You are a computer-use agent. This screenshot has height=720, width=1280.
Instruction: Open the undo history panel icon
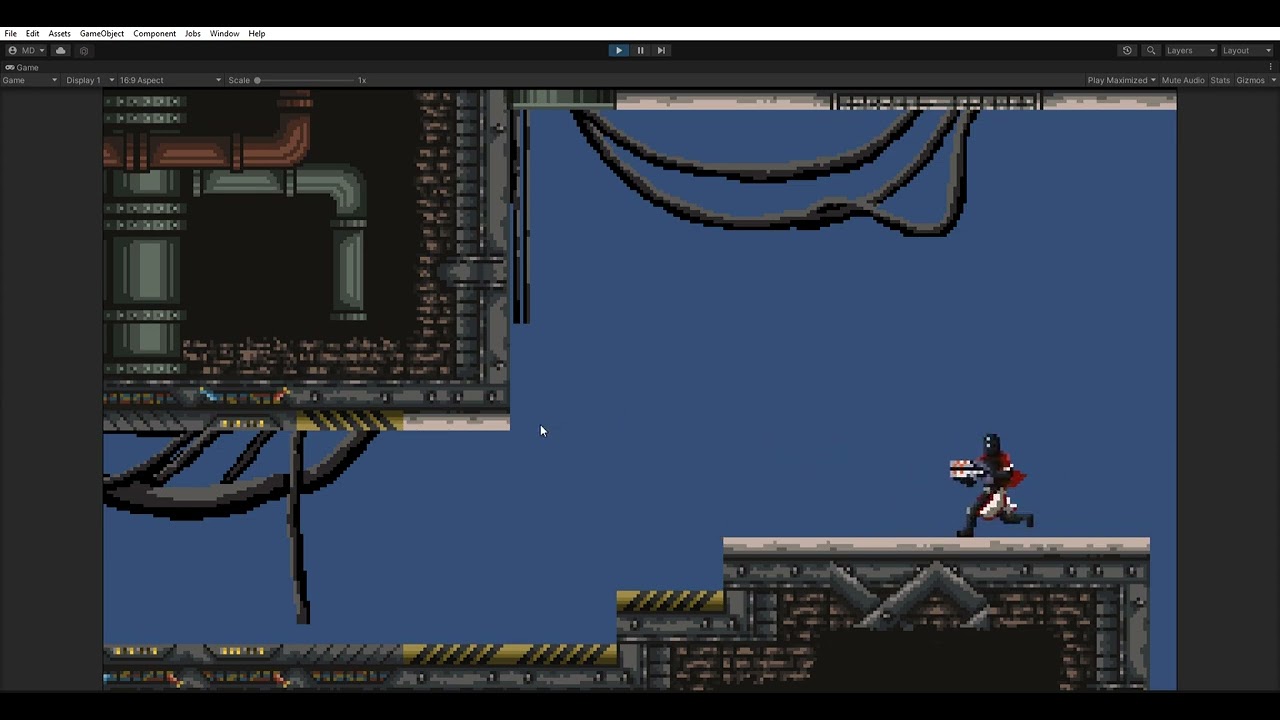[x=1126, y=50]
